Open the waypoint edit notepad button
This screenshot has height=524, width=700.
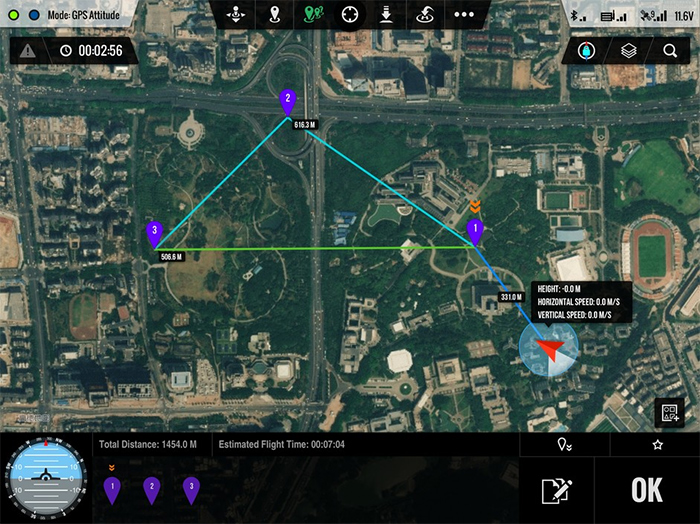click(555, 491)
